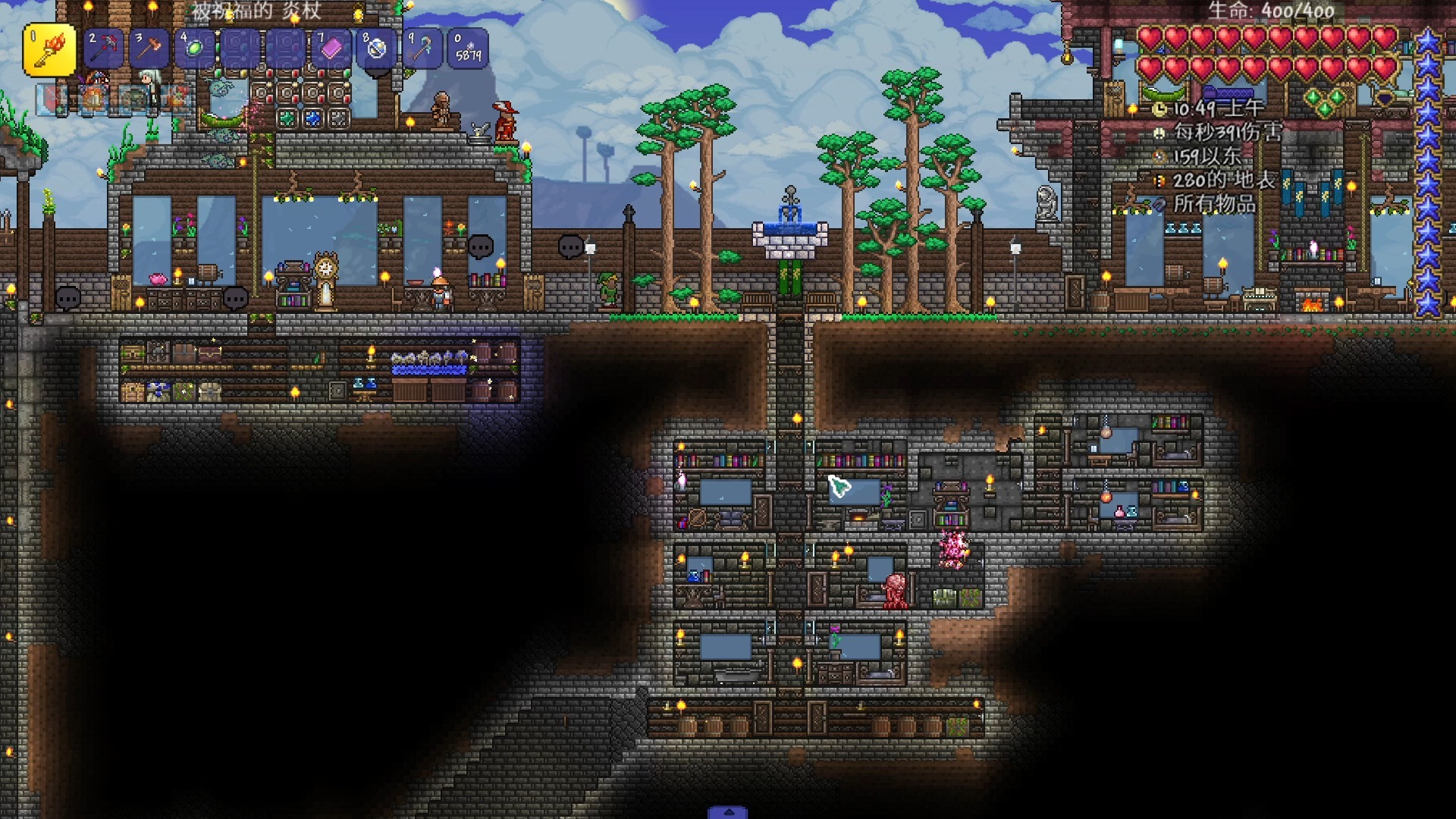Select the flame staff in hotbar slot 1
This screenshot has width=1456, height=819.
49,49
